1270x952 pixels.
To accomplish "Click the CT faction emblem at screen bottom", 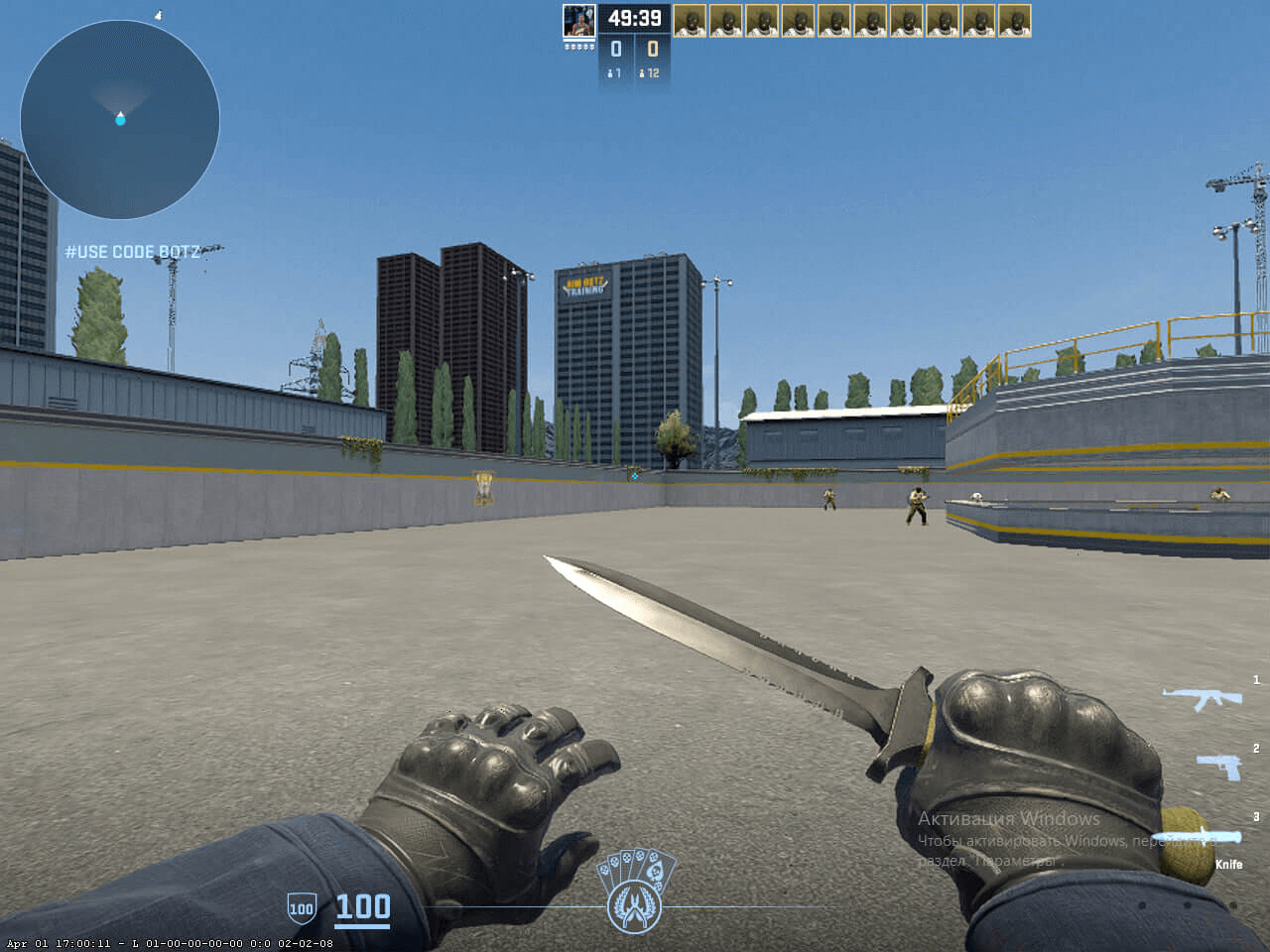I will (x=635, y=905).
